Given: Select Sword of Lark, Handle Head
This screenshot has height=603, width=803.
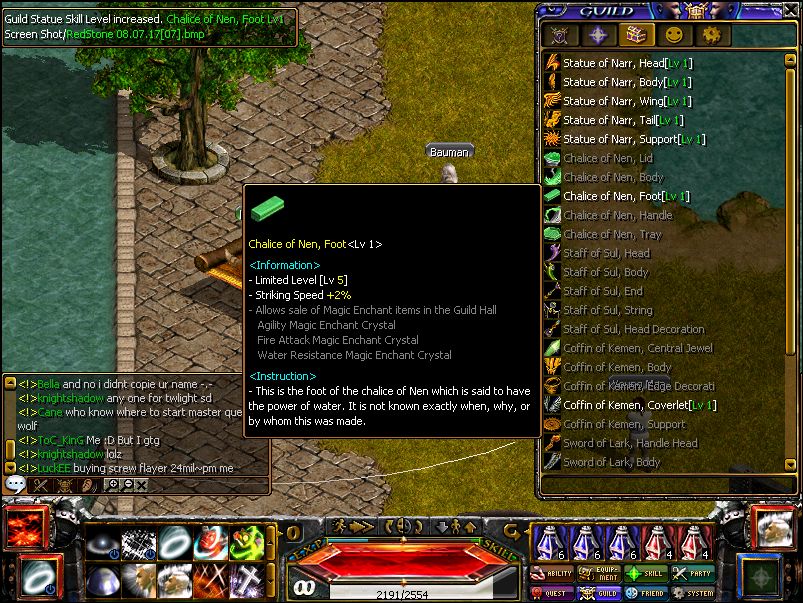Looking at the screenshot, I should (630, 443).
